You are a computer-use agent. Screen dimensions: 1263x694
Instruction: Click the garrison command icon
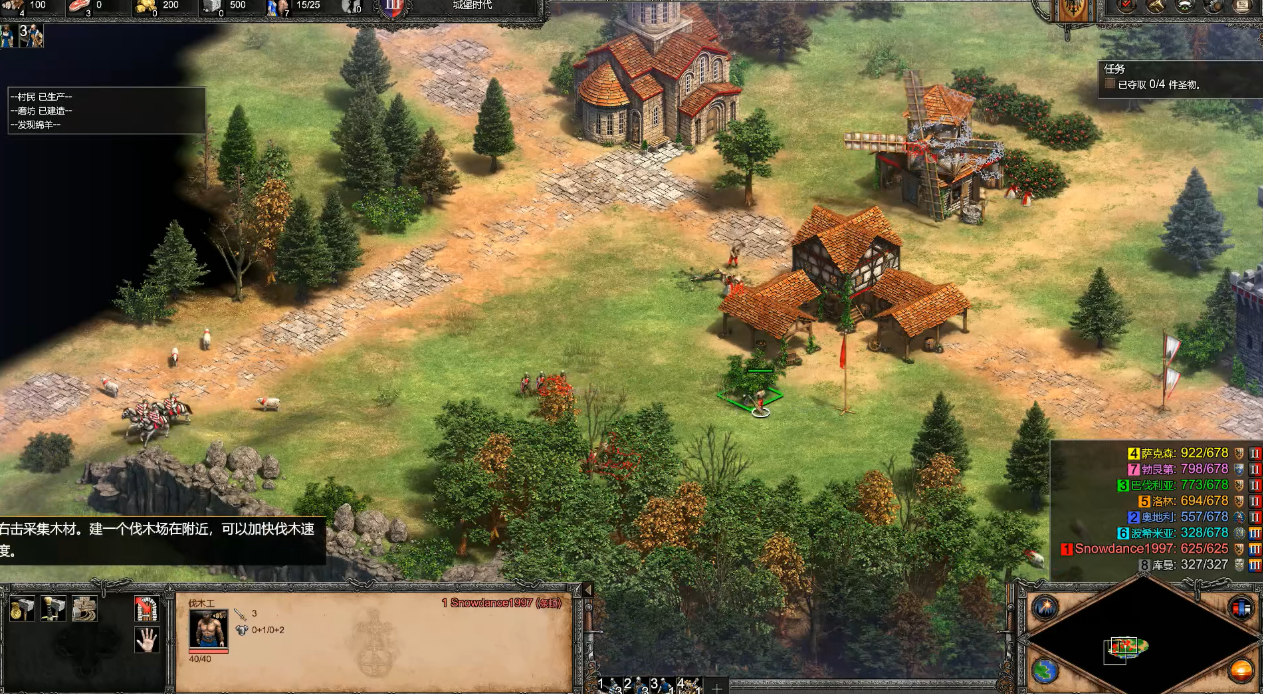146,608
